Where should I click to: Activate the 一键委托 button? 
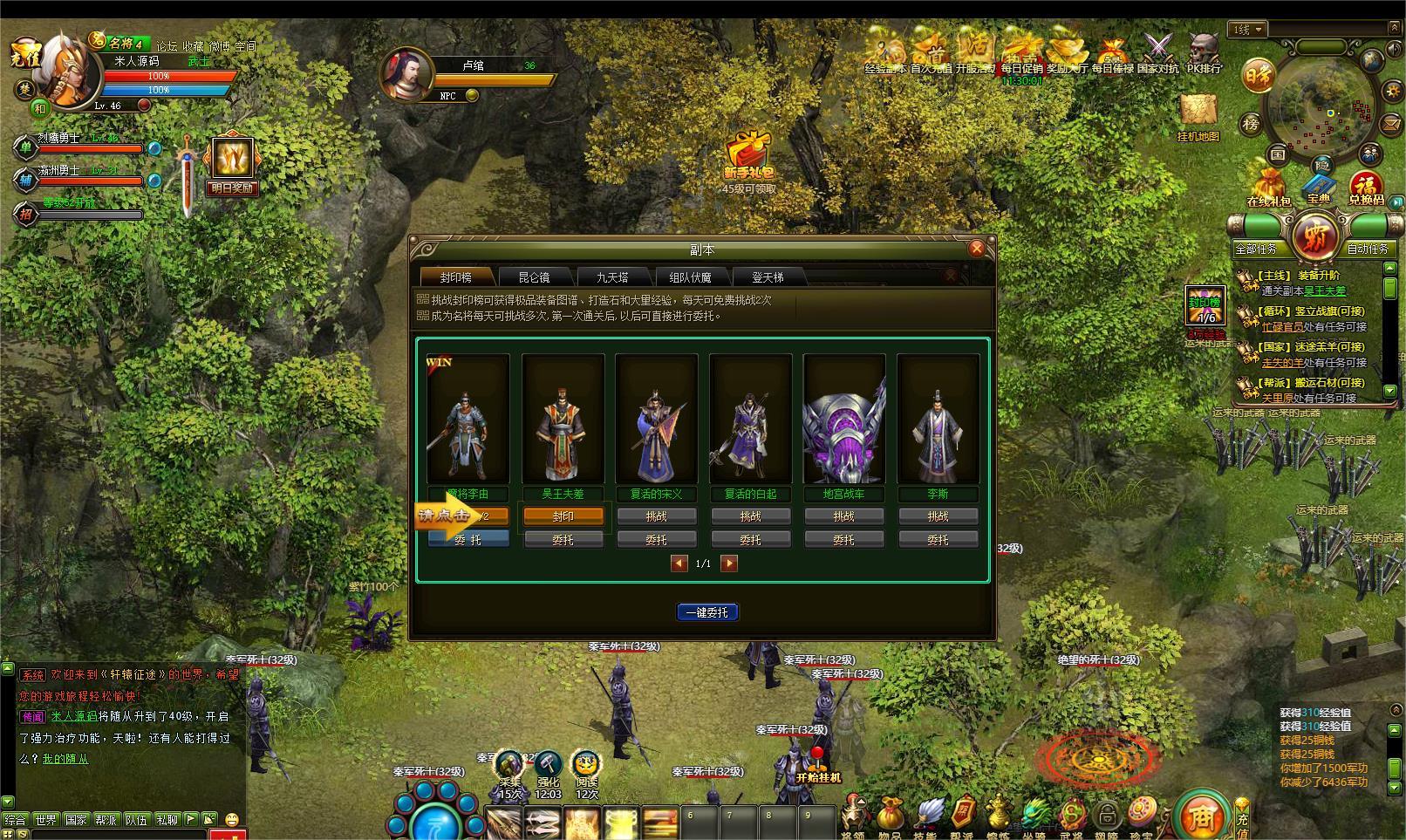pos(707,612)
